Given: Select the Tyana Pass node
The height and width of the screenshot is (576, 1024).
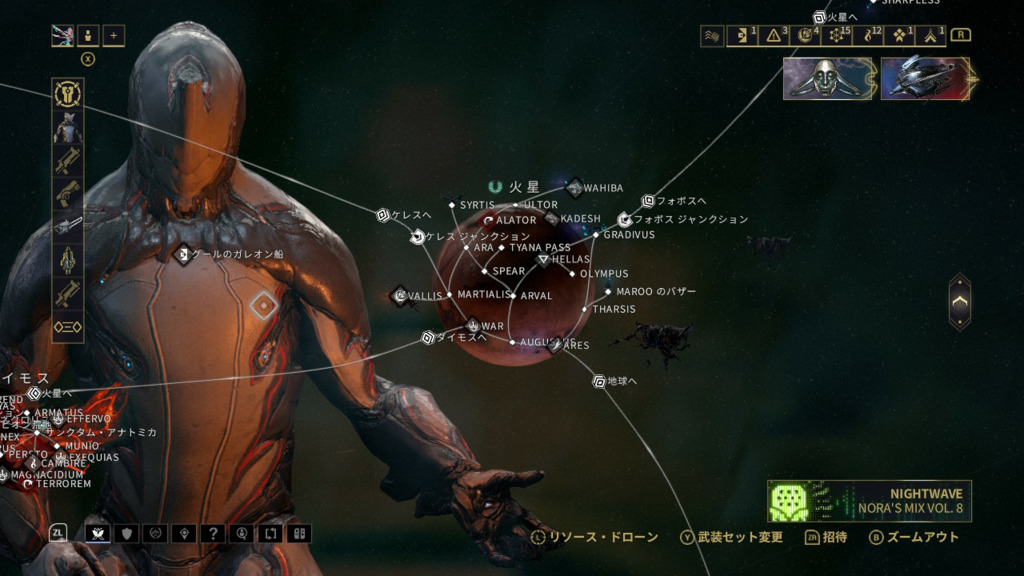Looking at the screenshot, I should click(x=502, y=247).
